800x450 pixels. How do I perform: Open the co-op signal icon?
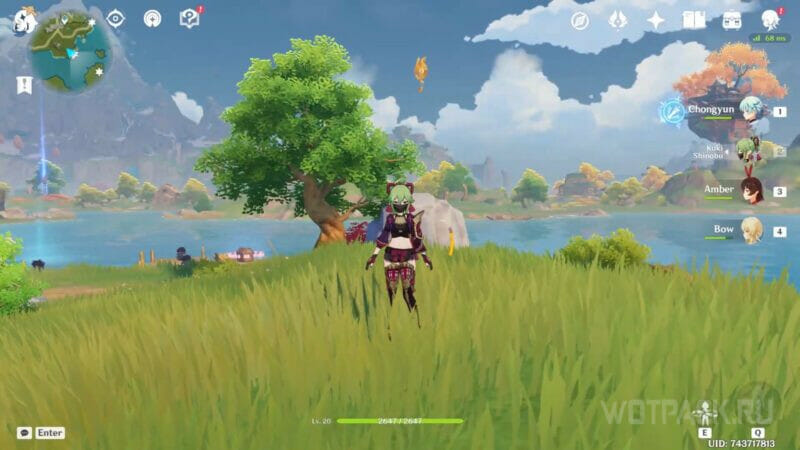pyautogui.click(x=152, y=18)
